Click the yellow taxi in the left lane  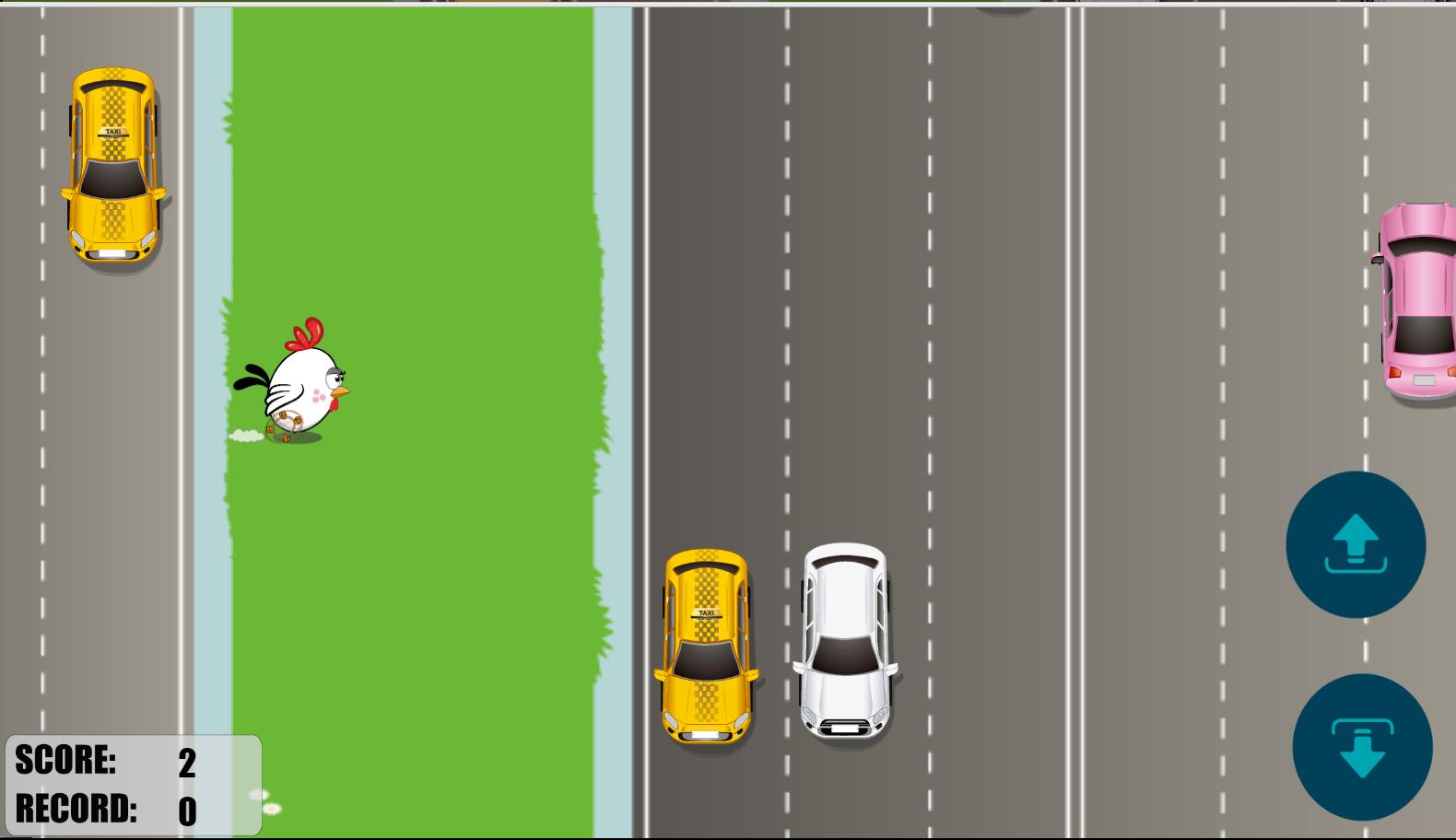[112, 166]
